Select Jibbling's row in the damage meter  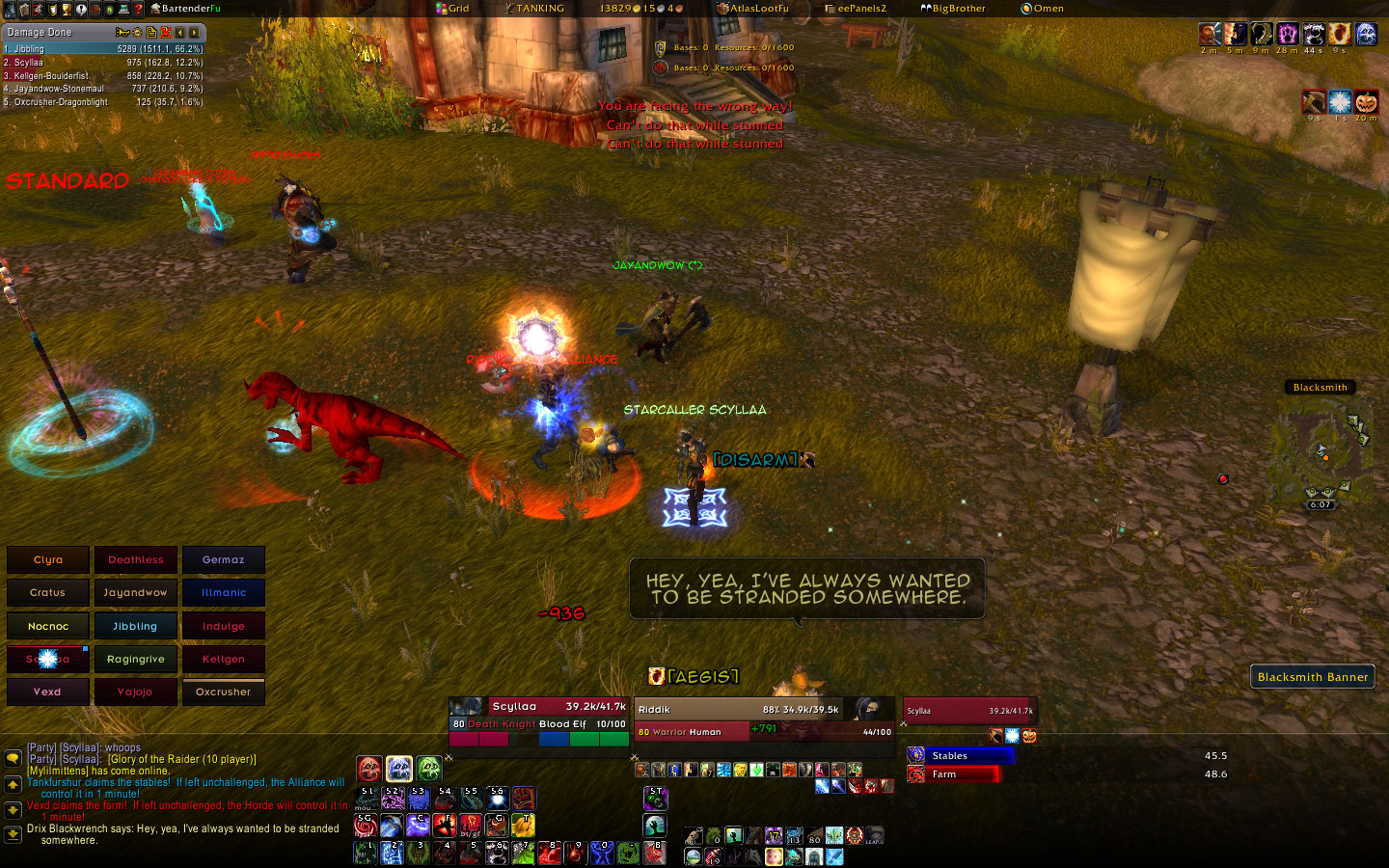tap(103, 48)
